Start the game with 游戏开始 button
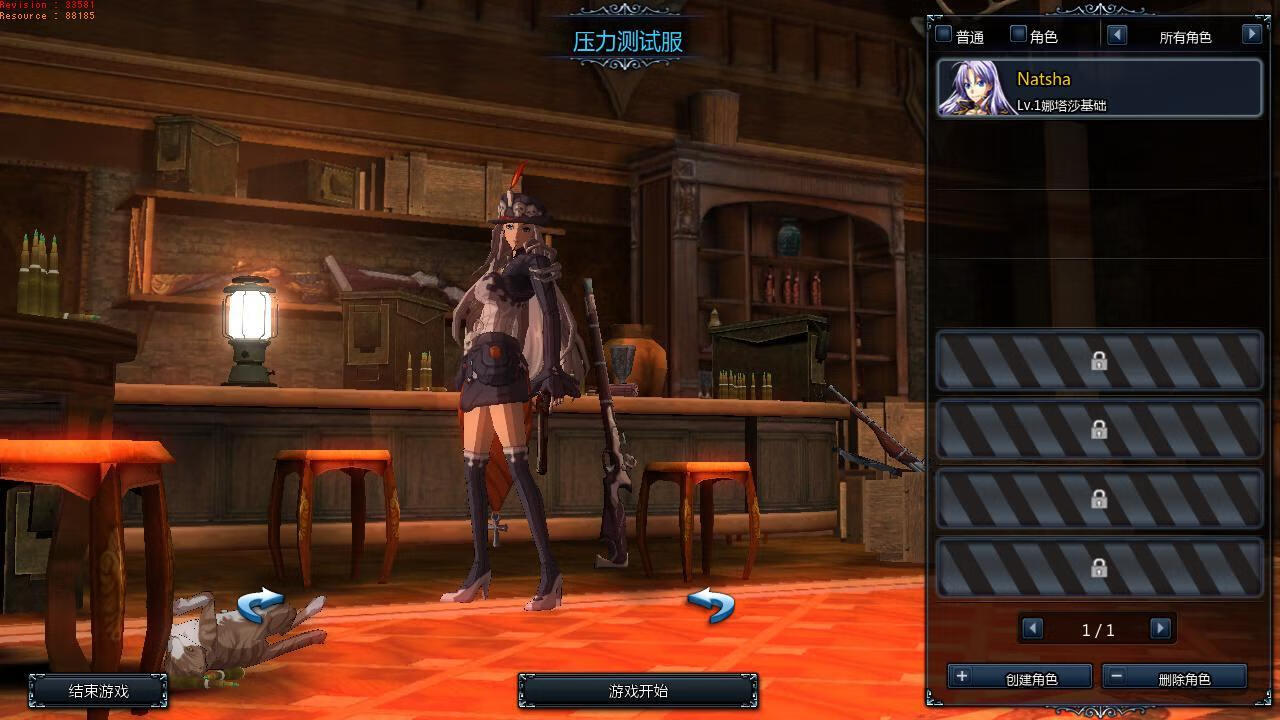Viewport: 1280px width, 720px height. (638, 690)
